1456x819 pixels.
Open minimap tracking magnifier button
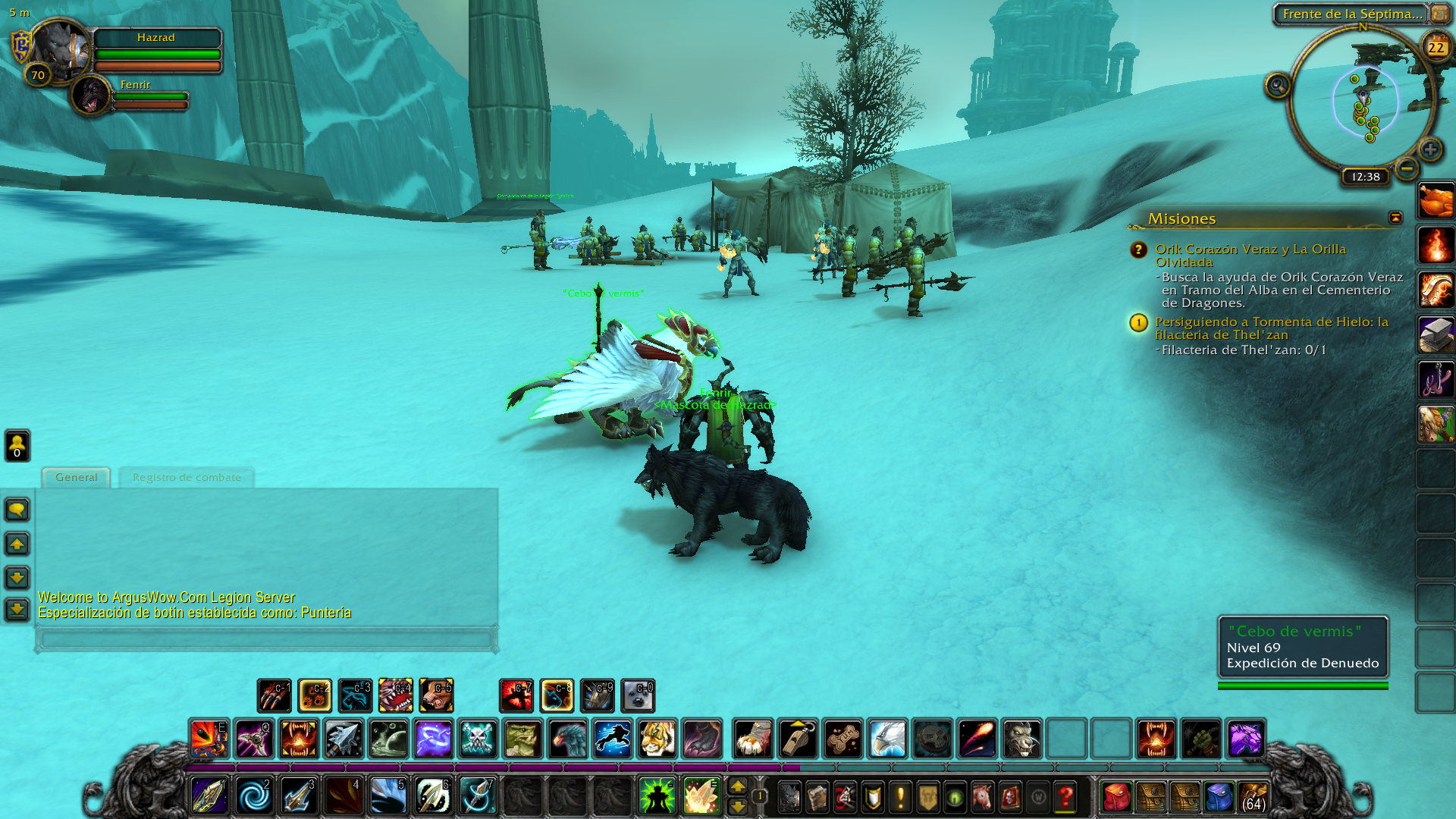click(1277, 86)
